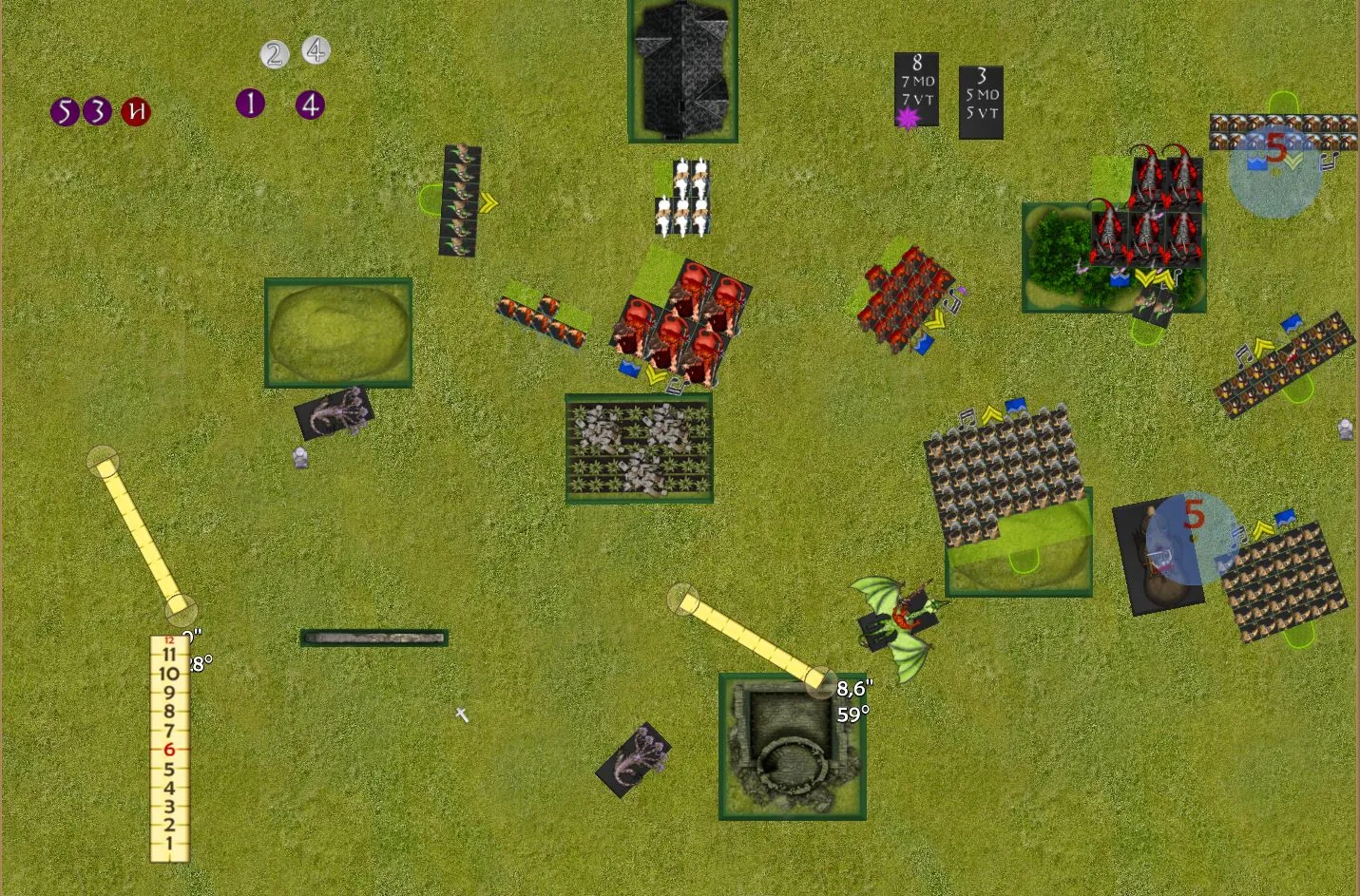1360x896 pixels.
Task: Click the vertical numbered inch ruler
Action: click(x=169, y=749)
